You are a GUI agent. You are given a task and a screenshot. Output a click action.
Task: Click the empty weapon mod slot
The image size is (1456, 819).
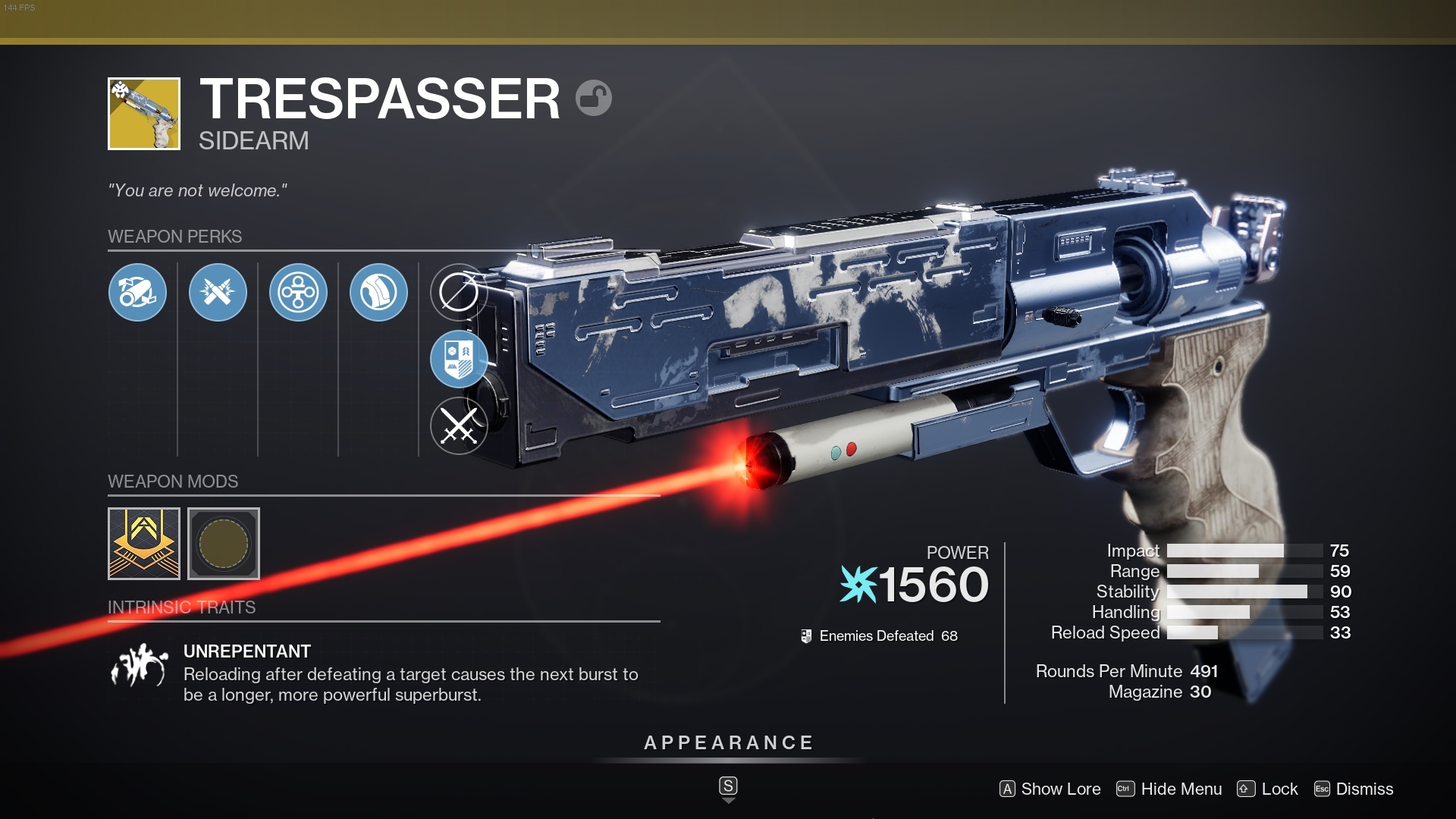coord(224,544)
